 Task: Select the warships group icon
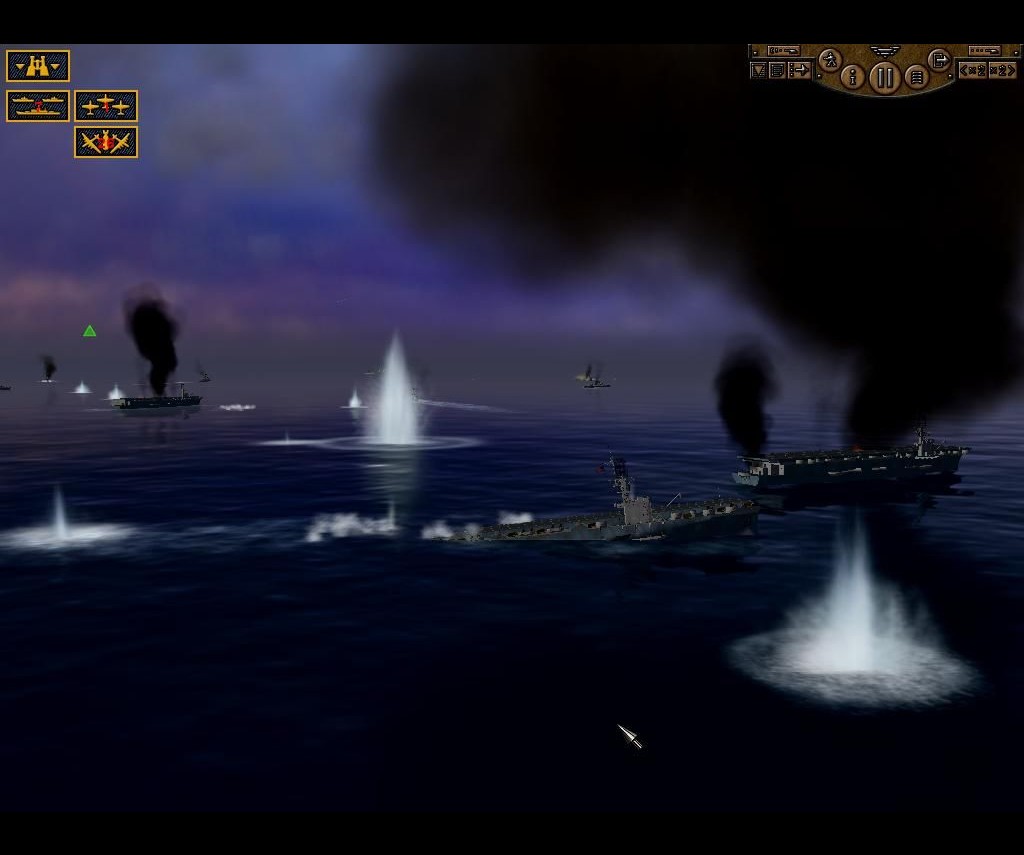point(38,106)
